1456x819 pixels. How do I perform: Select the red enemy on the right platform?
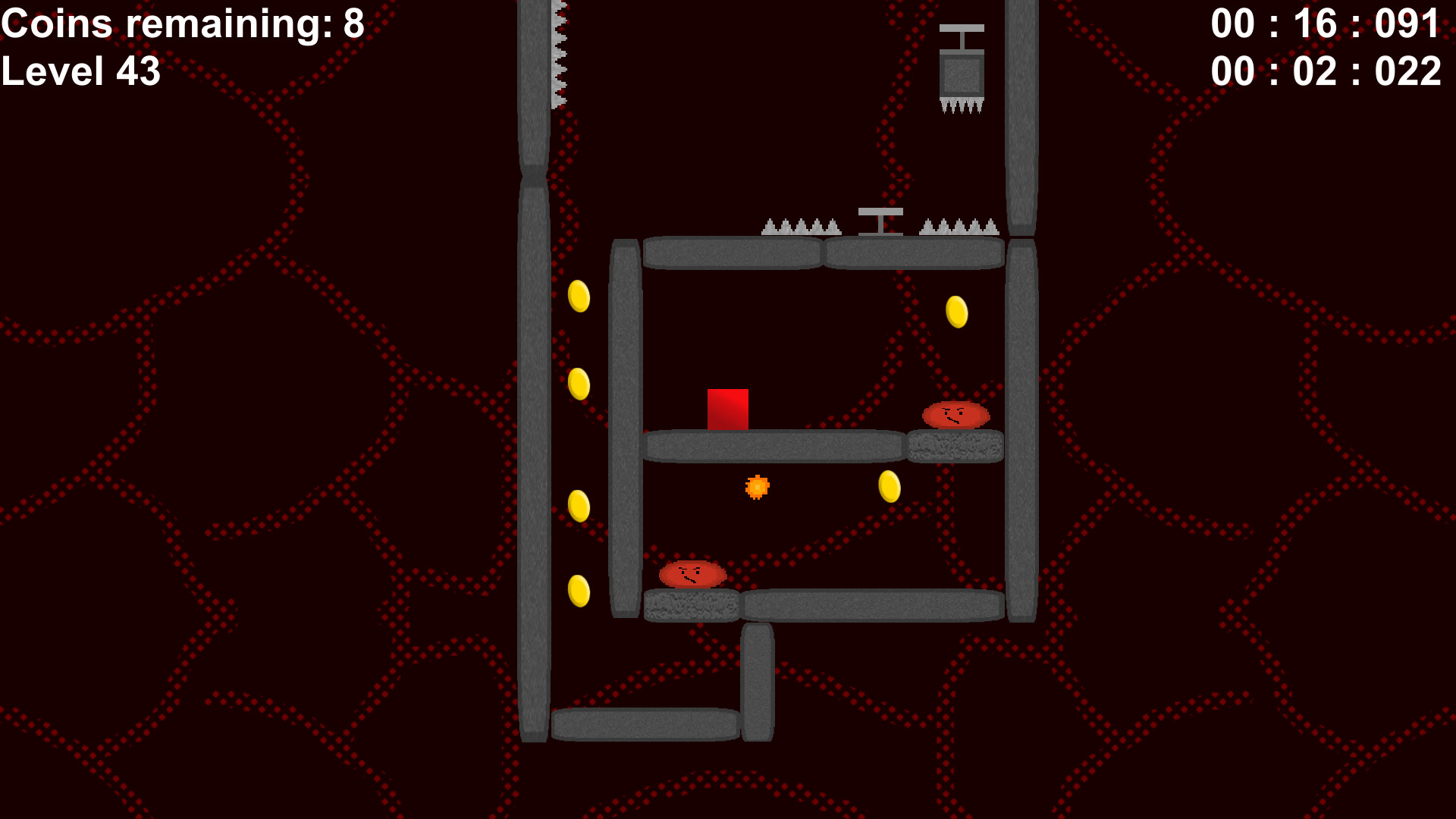click(955, 416)
